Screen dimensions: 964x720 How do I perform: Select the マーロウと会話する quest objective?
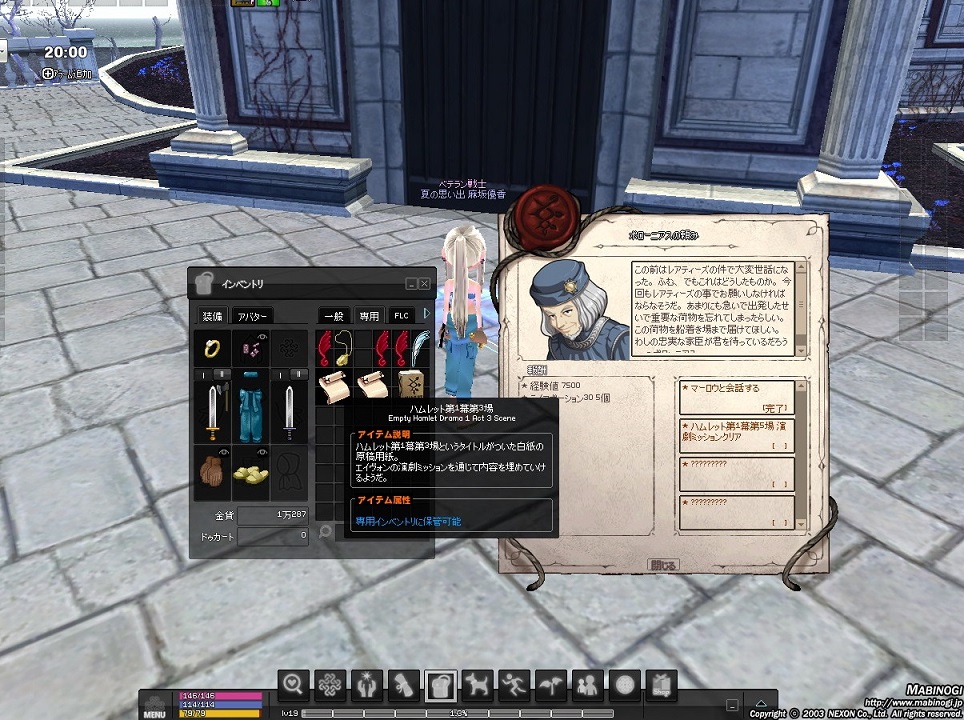(737, 397)
